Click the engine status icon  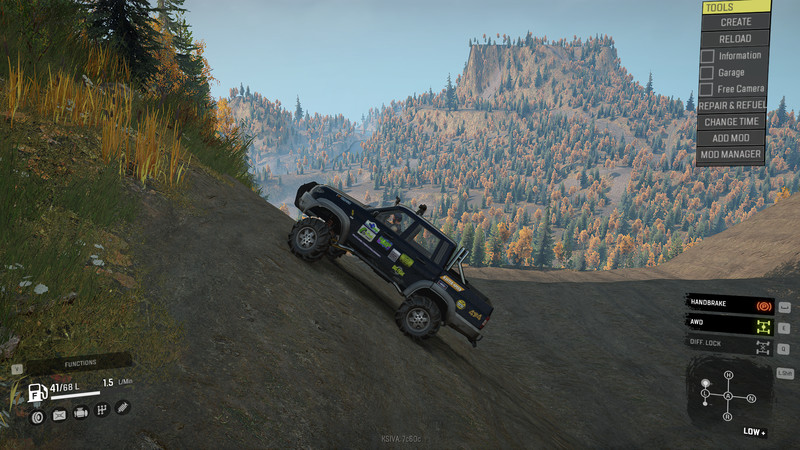[x=80, y=413]
